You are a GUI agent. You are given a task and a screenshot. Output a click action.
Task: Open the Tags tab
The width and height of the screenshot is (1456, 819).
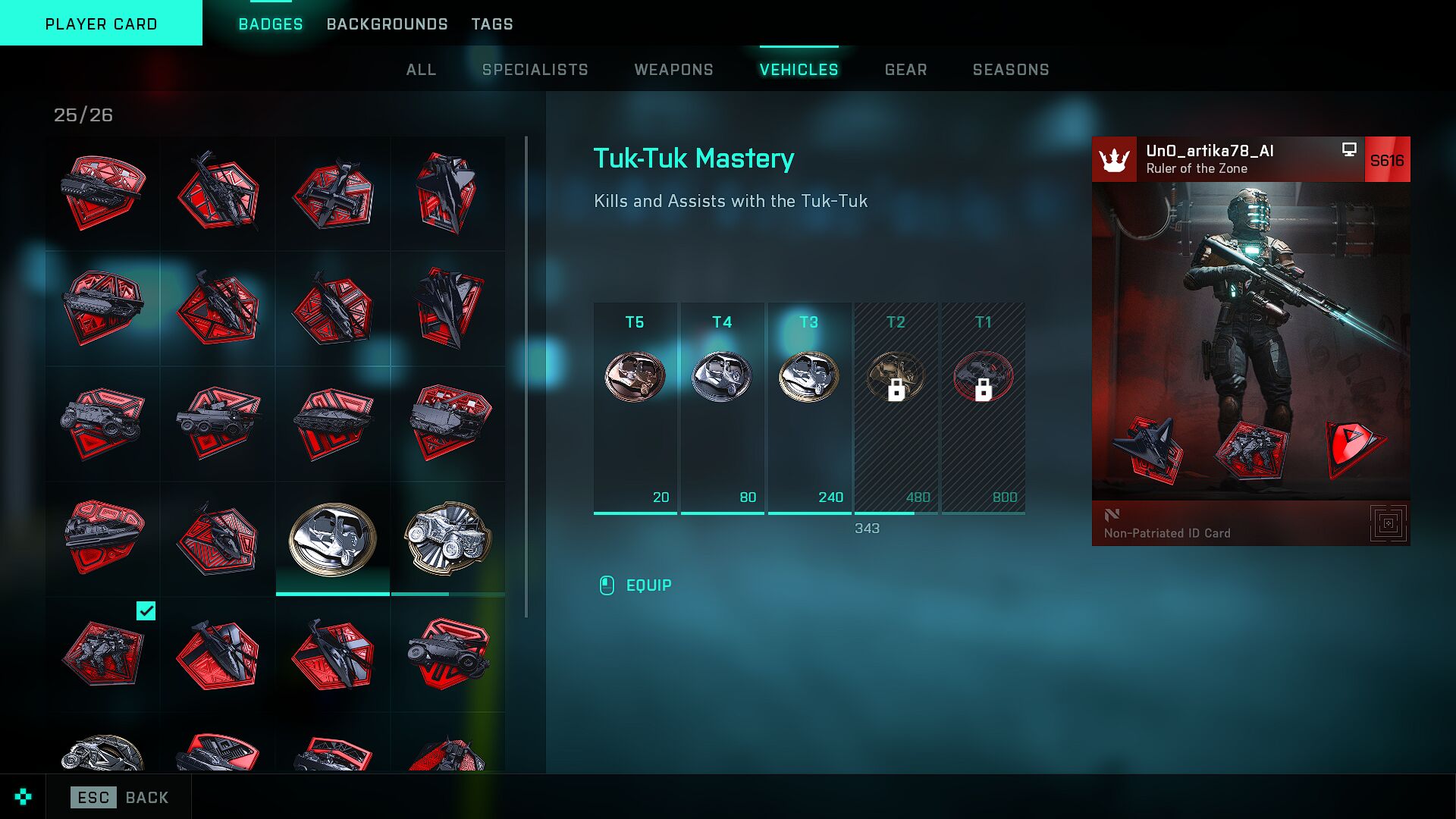coord(492,24)
